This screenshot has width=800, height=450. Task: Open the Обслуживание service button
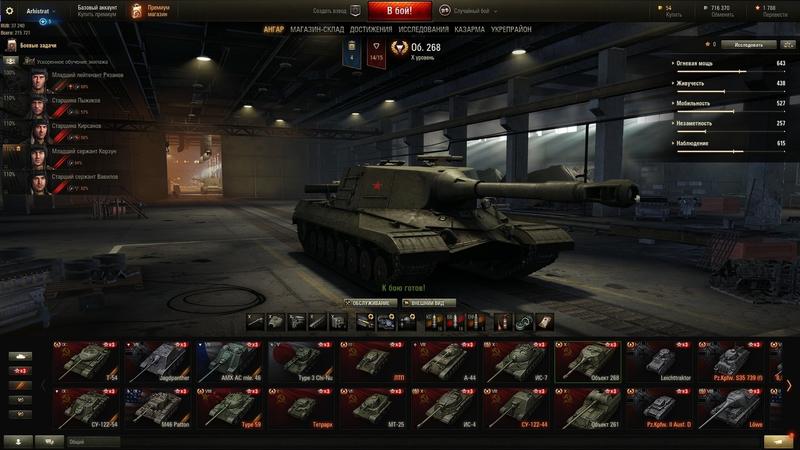pyautogui.click(x=369, y=302)
